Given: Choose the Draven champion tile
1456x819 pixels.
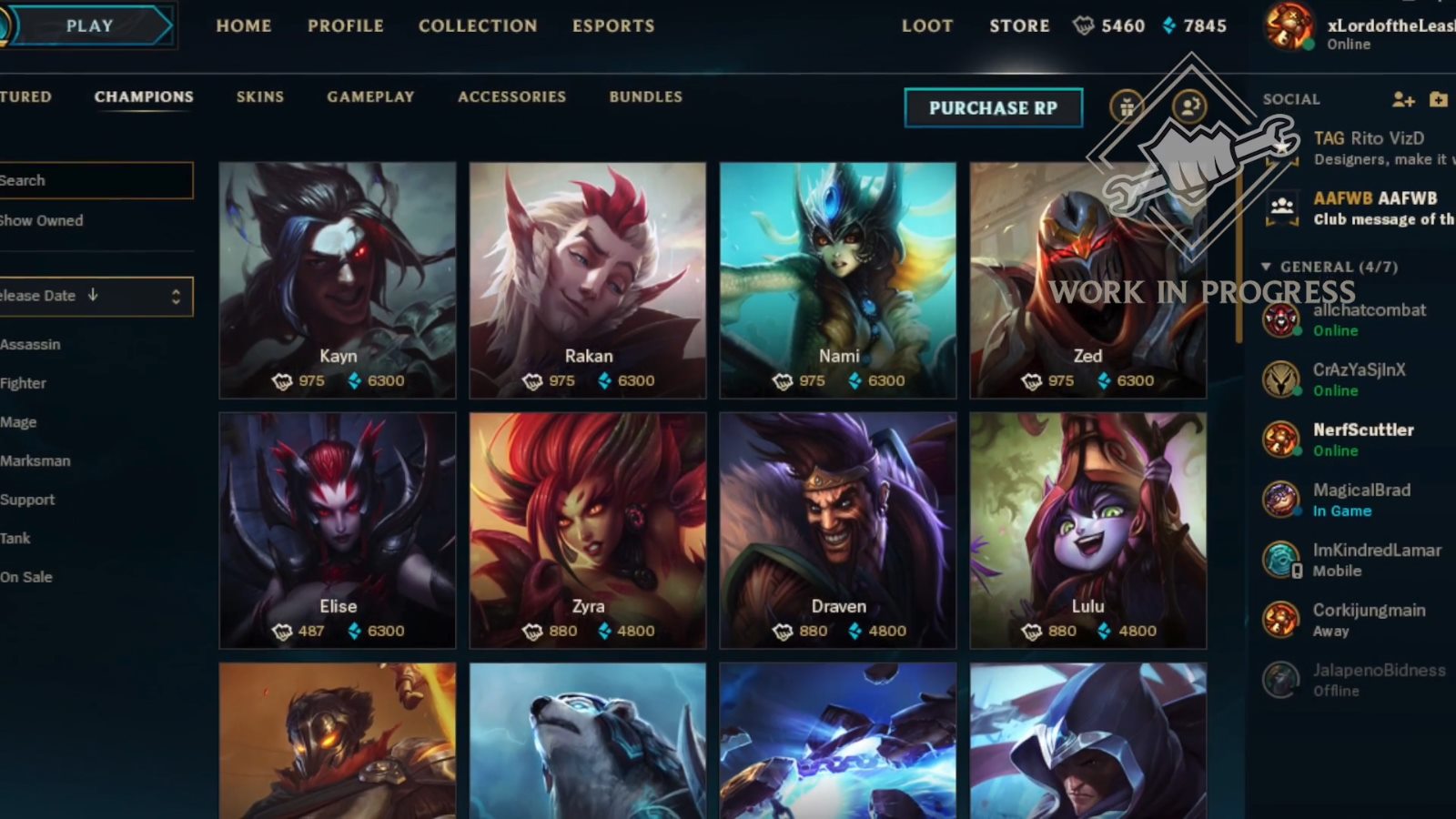Looking at the screenshot, I should point(837,530).
